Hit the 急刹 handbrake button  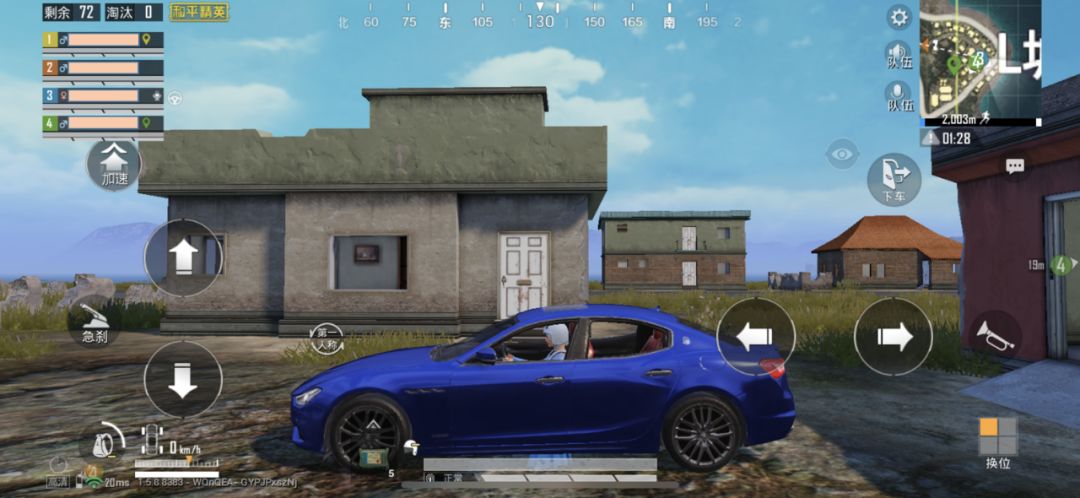(x=94, y=325)
